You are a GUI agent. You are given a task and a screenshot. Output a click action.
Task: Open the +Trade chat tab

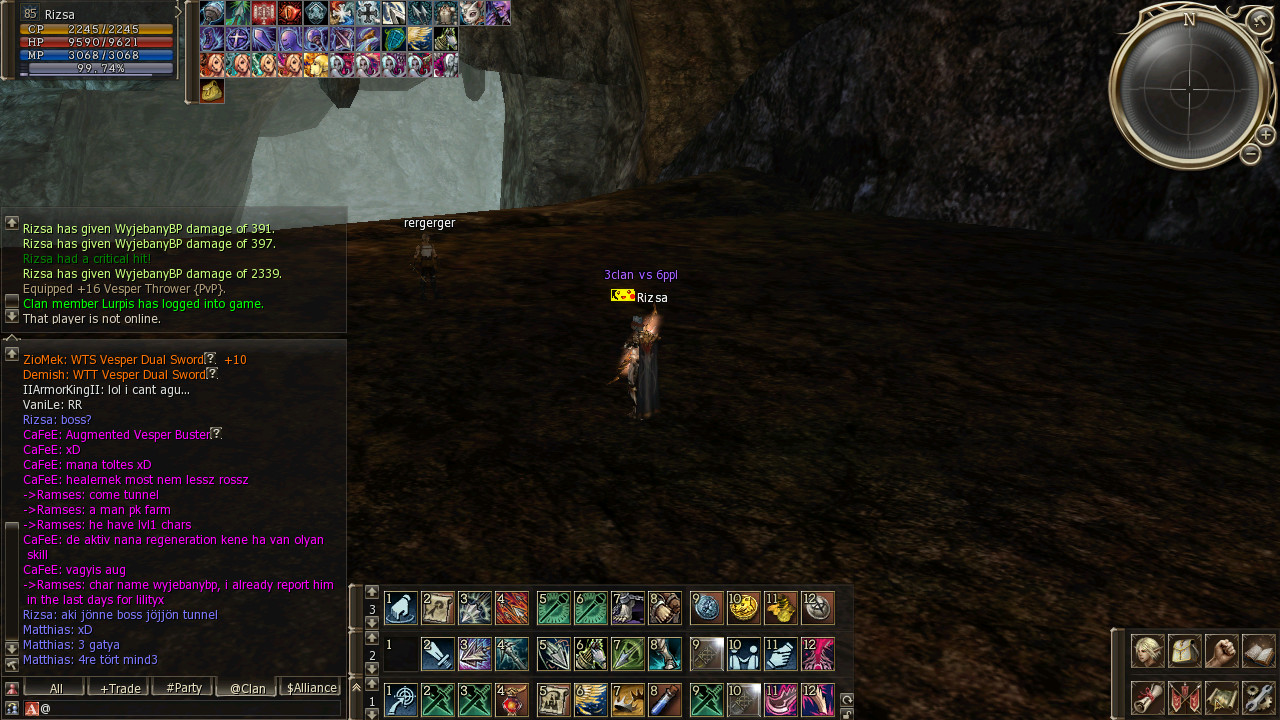tap(118, 688)
